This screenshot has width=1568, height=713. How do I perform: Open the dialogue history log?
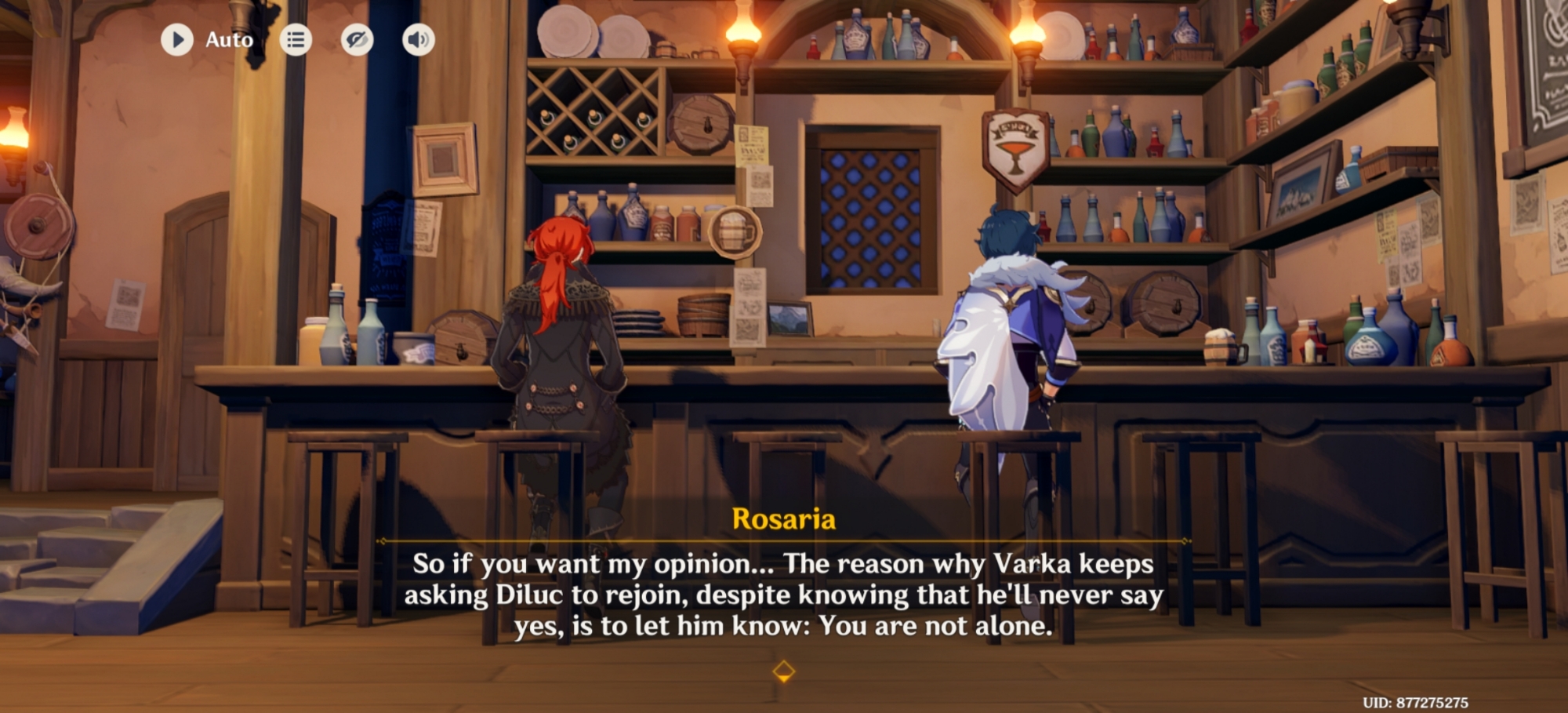tap(296, 39)
